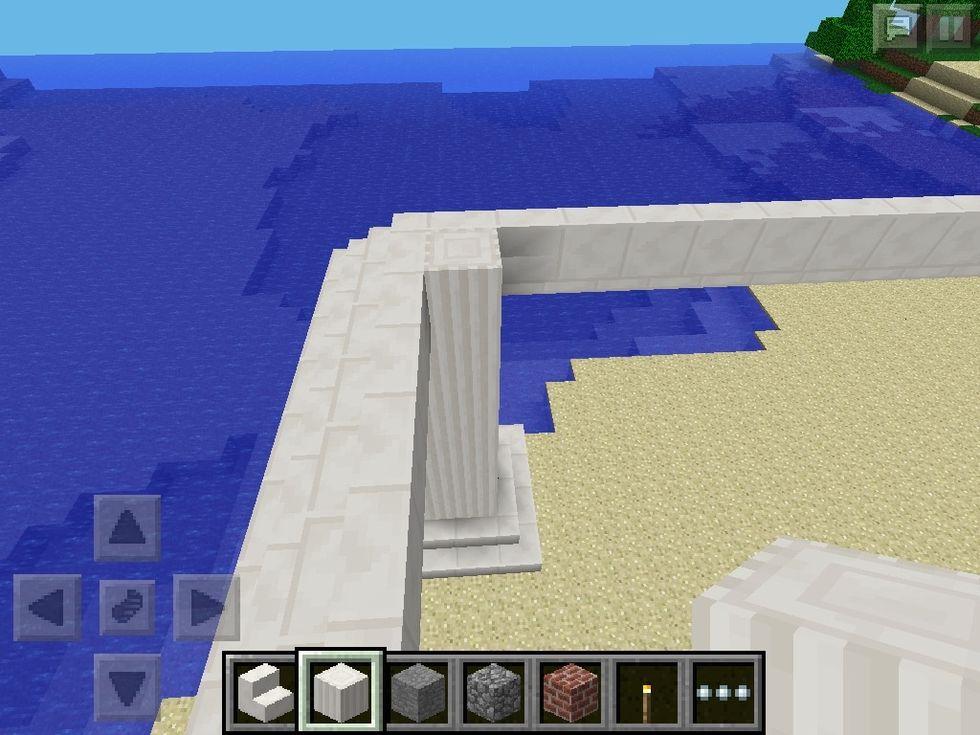Choose the torch in the hotbar

(x=649, y=691)
